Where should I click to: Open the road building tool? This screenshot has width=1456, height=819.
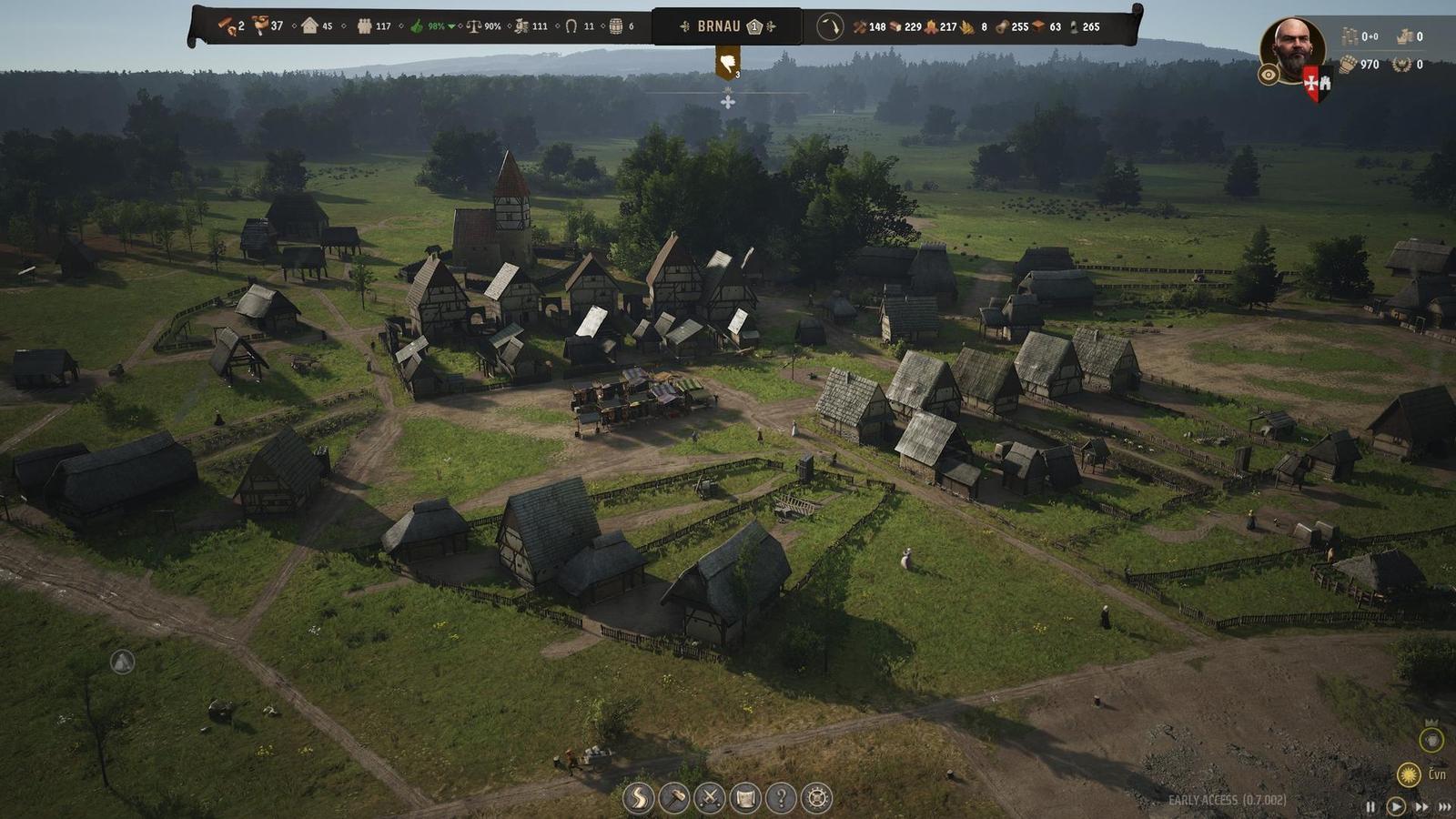click(x=638, y=798)
